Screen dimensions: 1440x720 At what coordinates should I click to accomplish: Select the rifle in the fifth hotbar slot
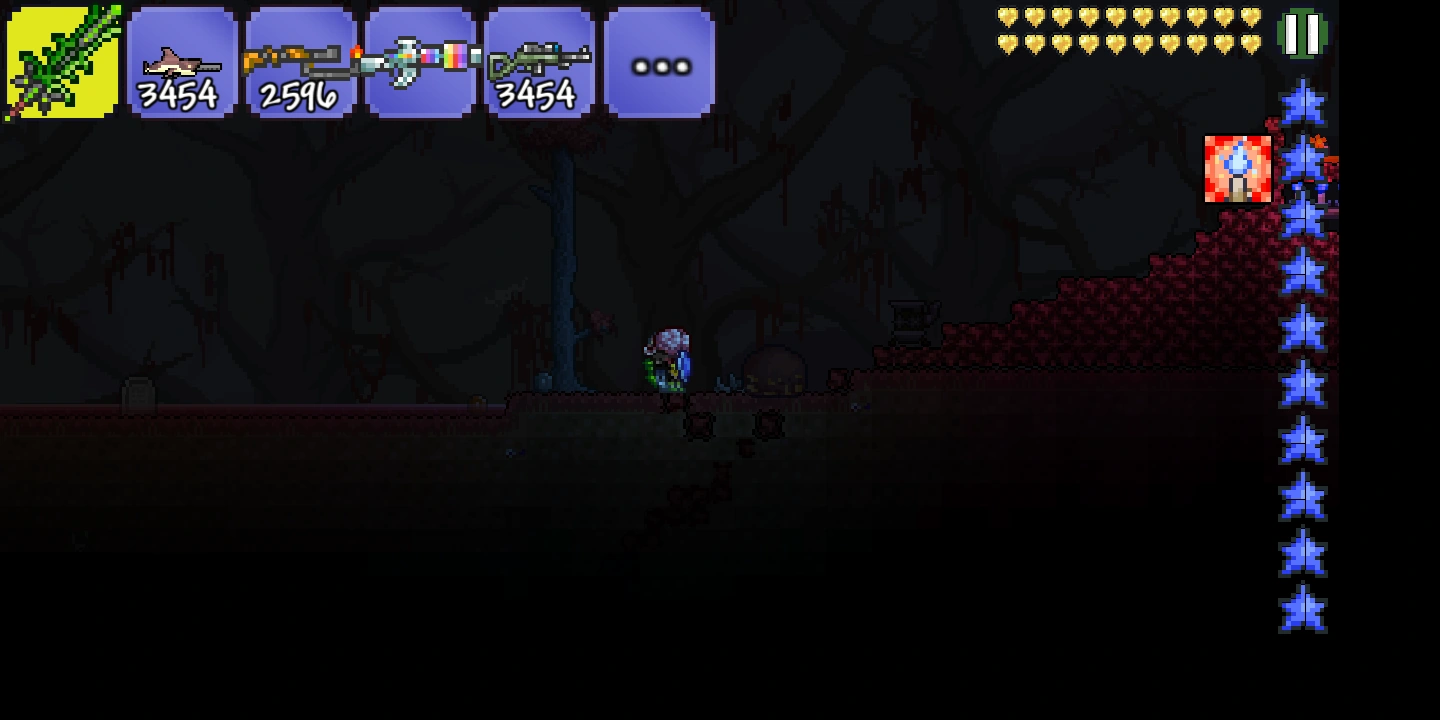tap(540, 60)
